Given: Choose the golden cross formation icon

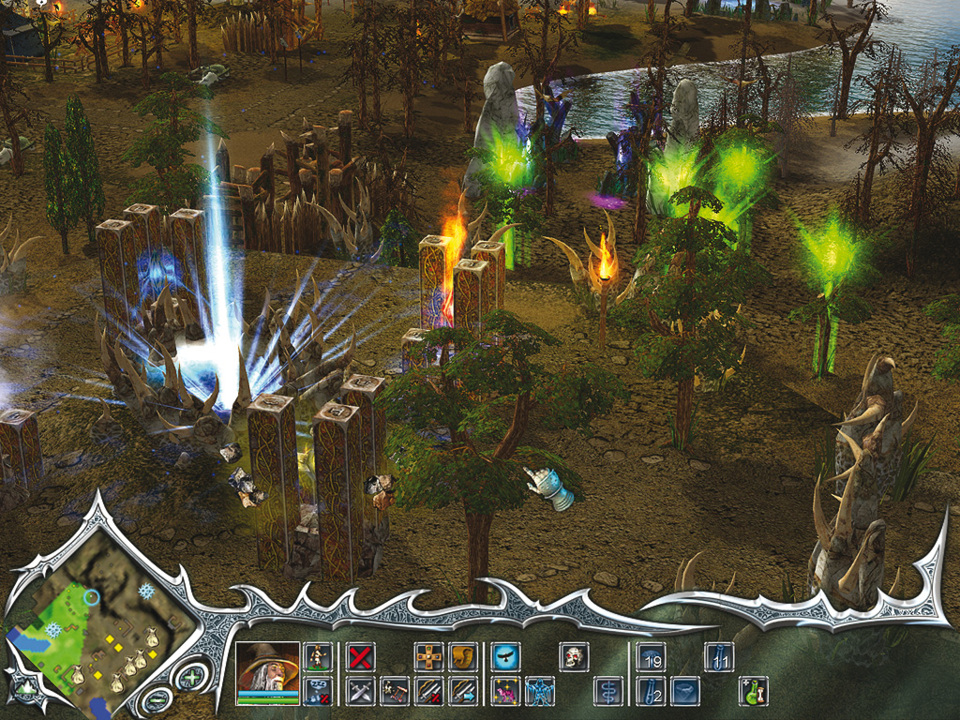Looking at the screenshot, I should click(x=429, y=657).
